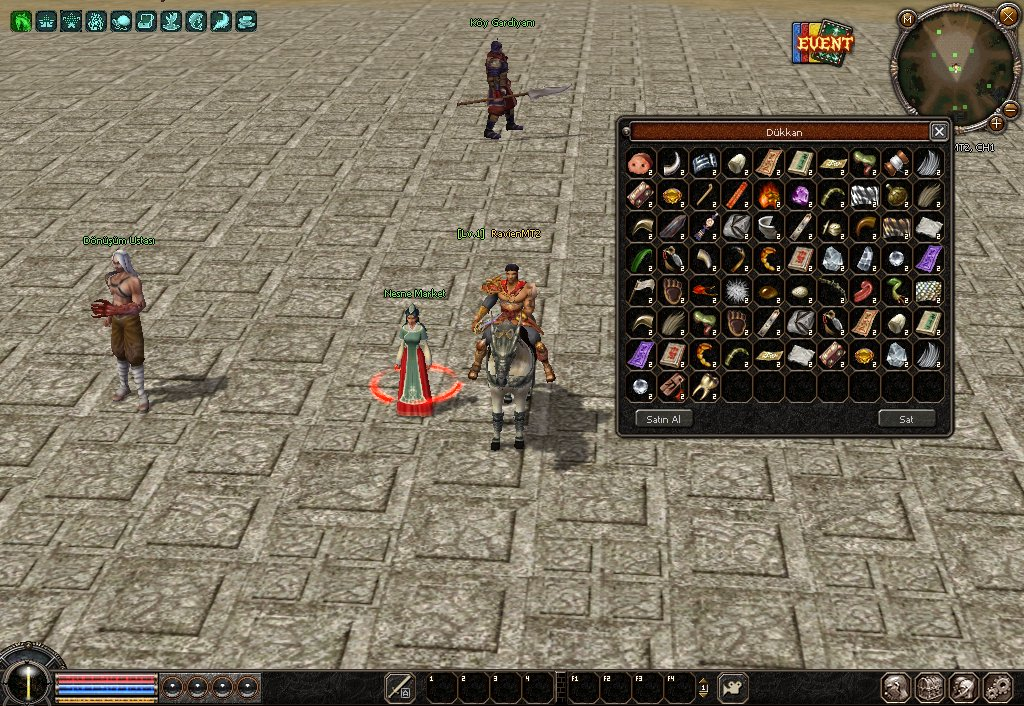Screen dimensions: 1024x706
Task: Click the quickslot page number stepper
Action: pyautogui.click(x=703, y=687)
